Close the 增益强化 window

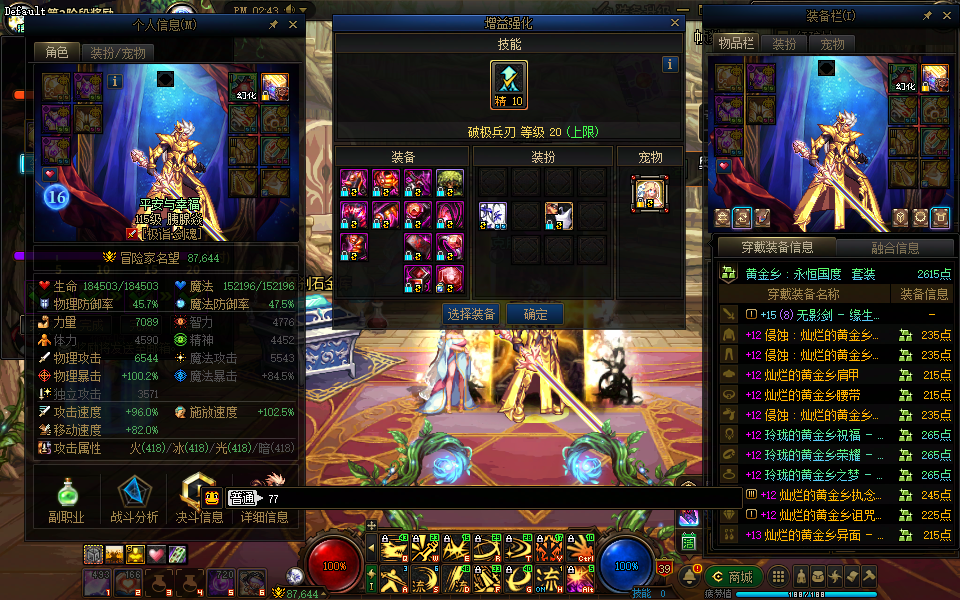(x=675, y=22)
